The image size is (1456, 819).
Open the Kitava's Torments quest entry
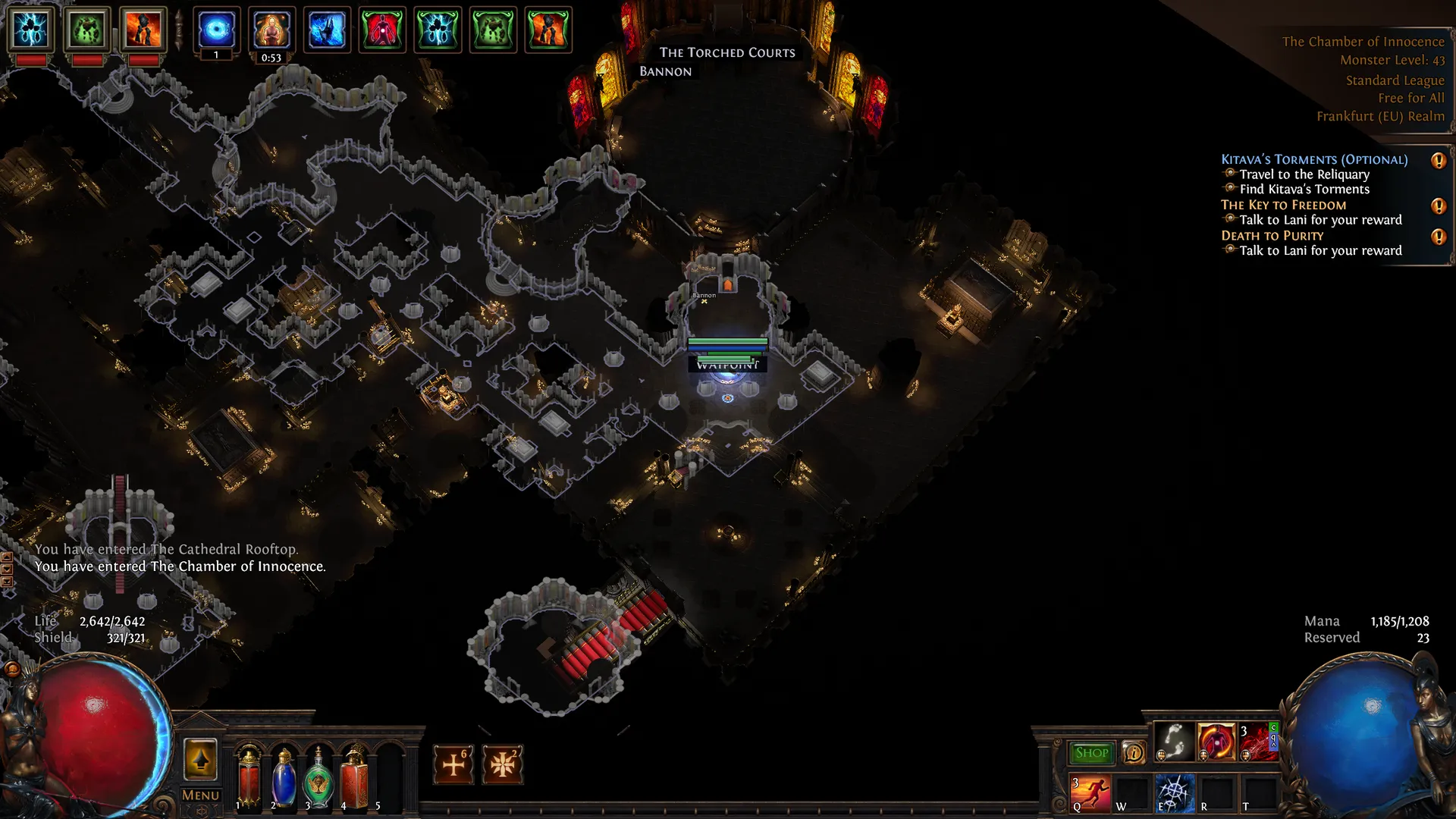(1313, 159)
